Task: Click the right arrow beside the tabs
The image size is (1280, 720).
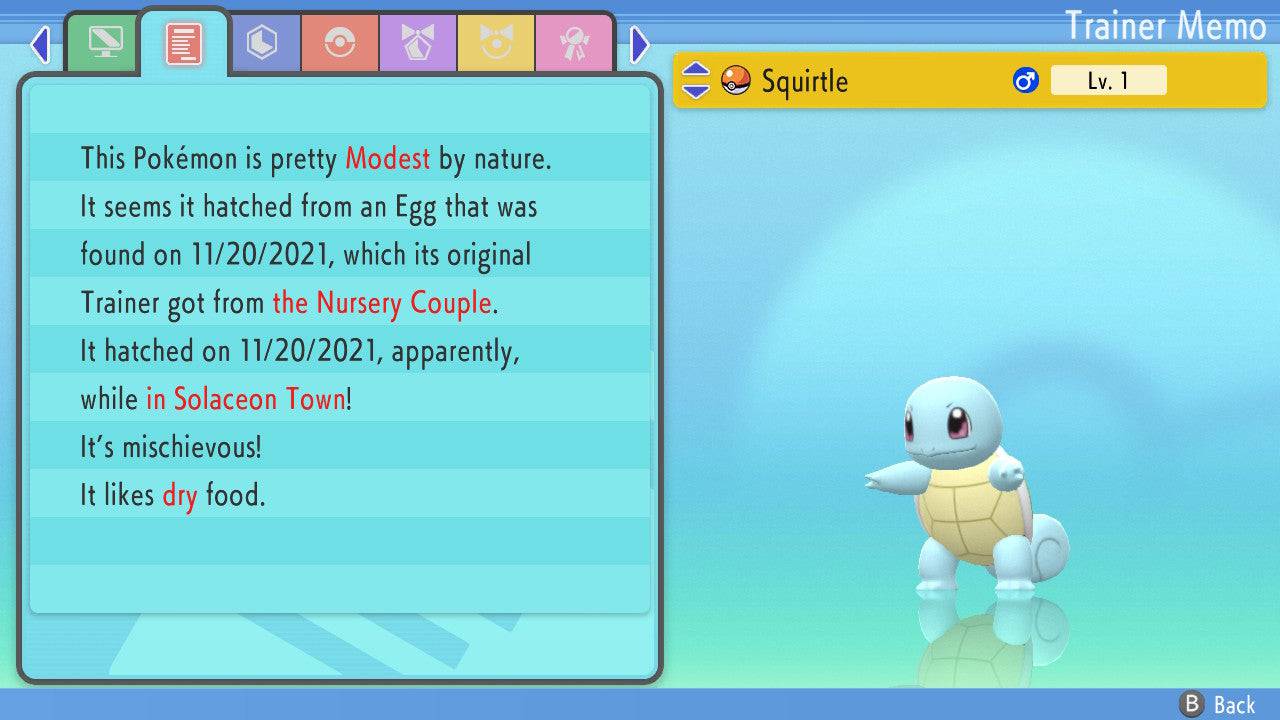Action: click(x=640, y=44)
